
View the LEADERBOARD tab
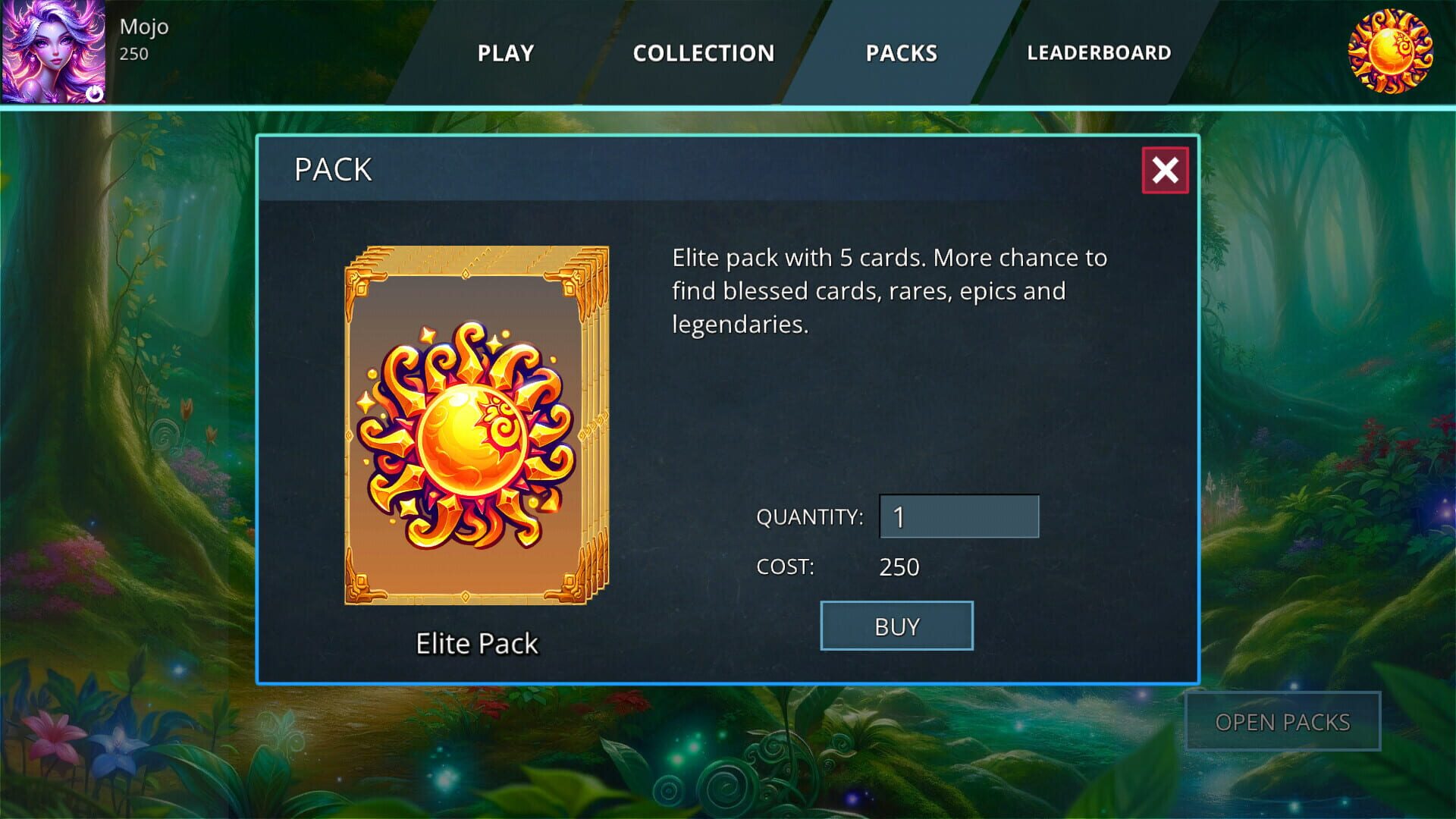click(x=1099, y=53)
